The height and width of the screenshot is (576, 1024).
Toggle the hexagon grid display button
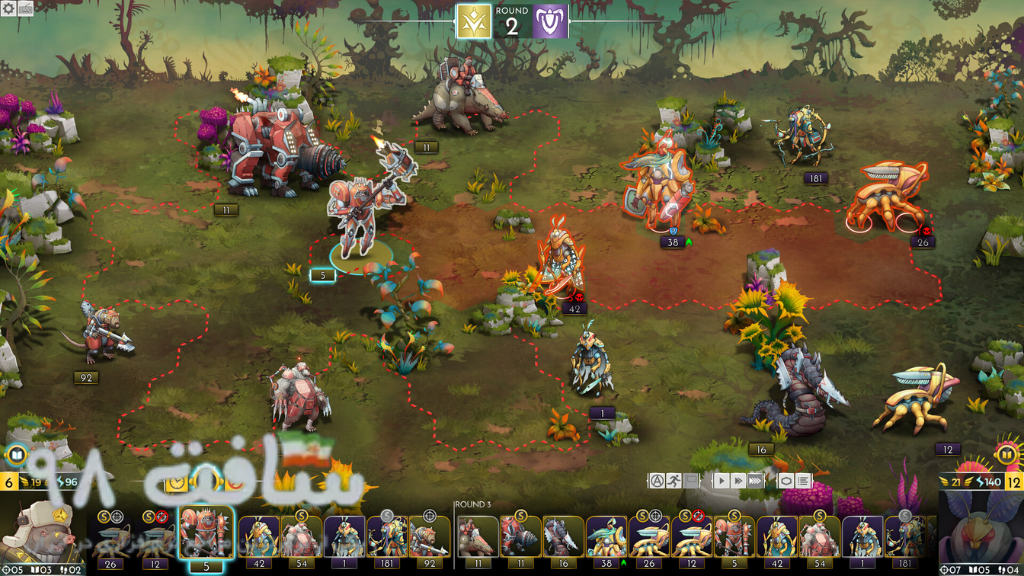(786, 481)
